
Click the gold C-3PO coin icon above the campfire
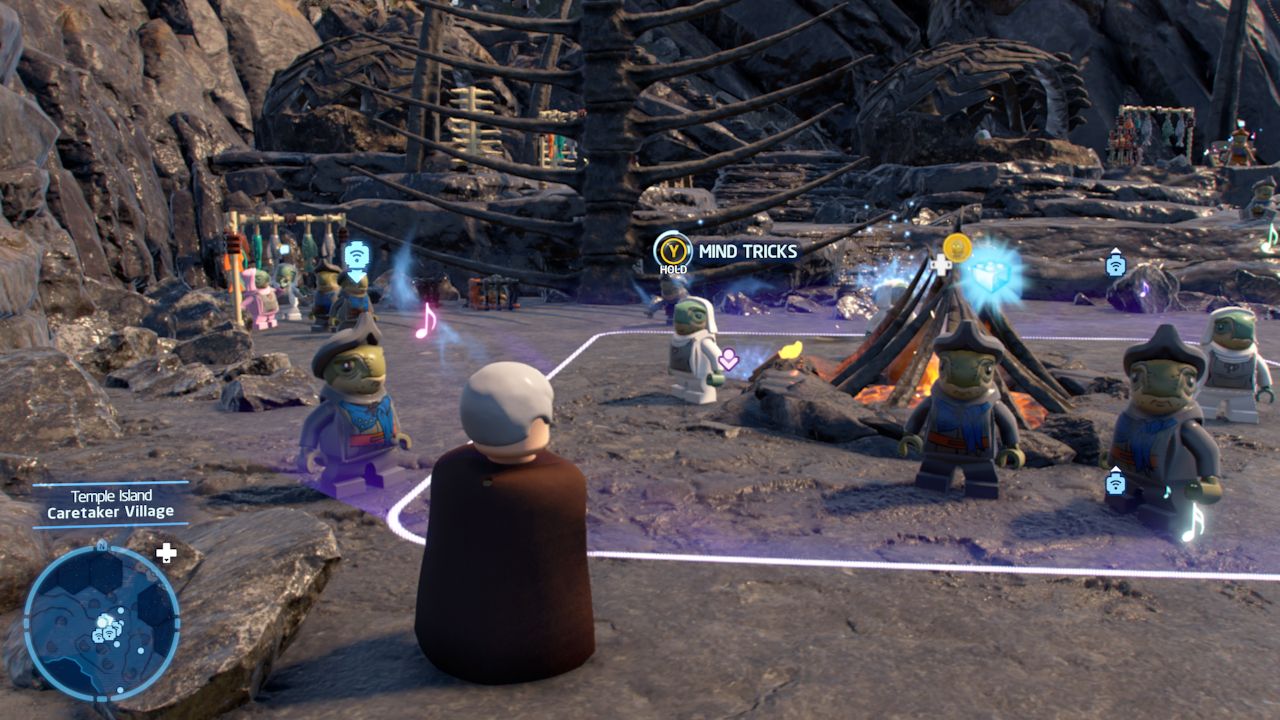click(x=957, y=248)
